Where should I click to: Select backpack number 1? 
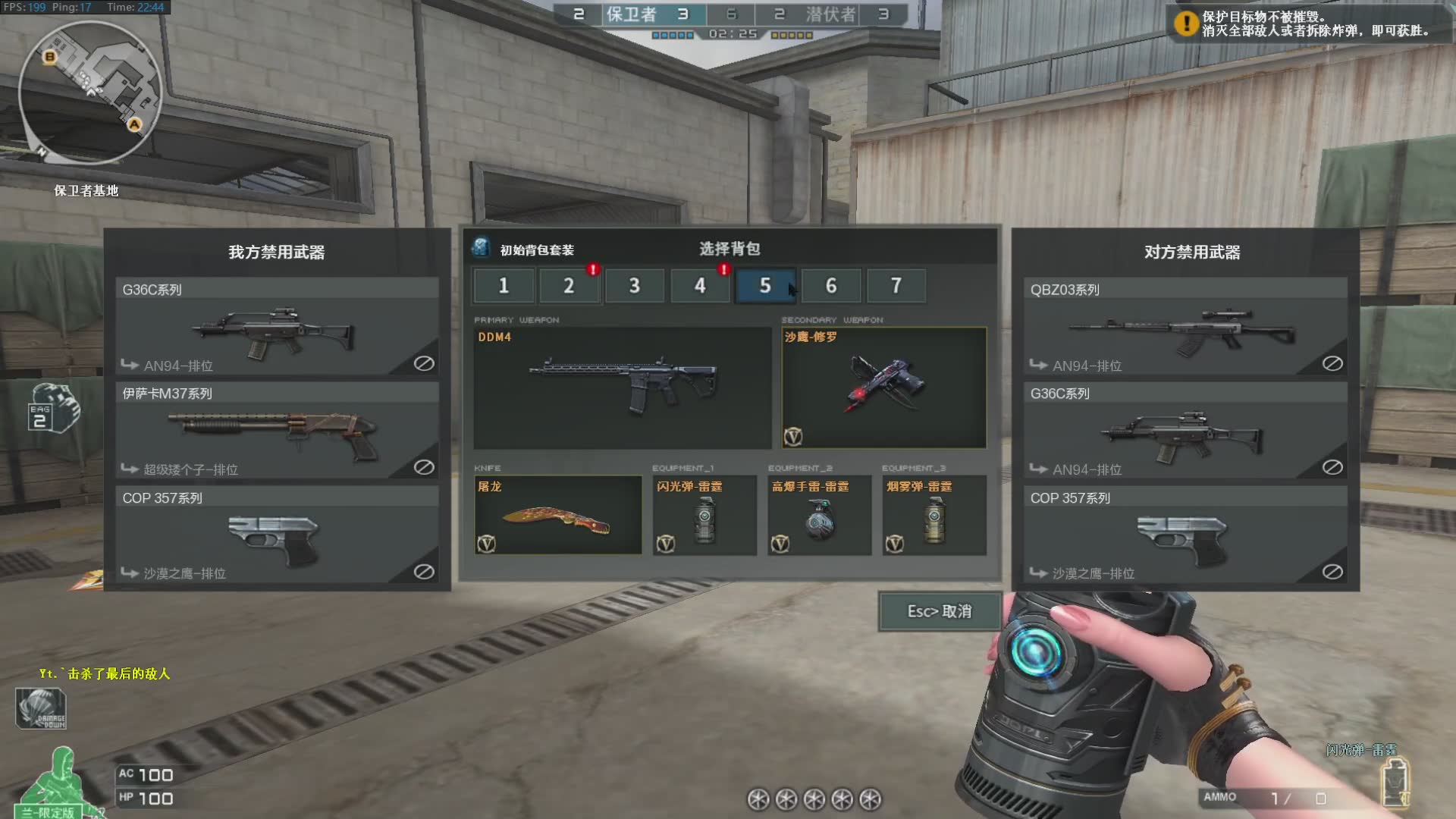tap(504, 286)
